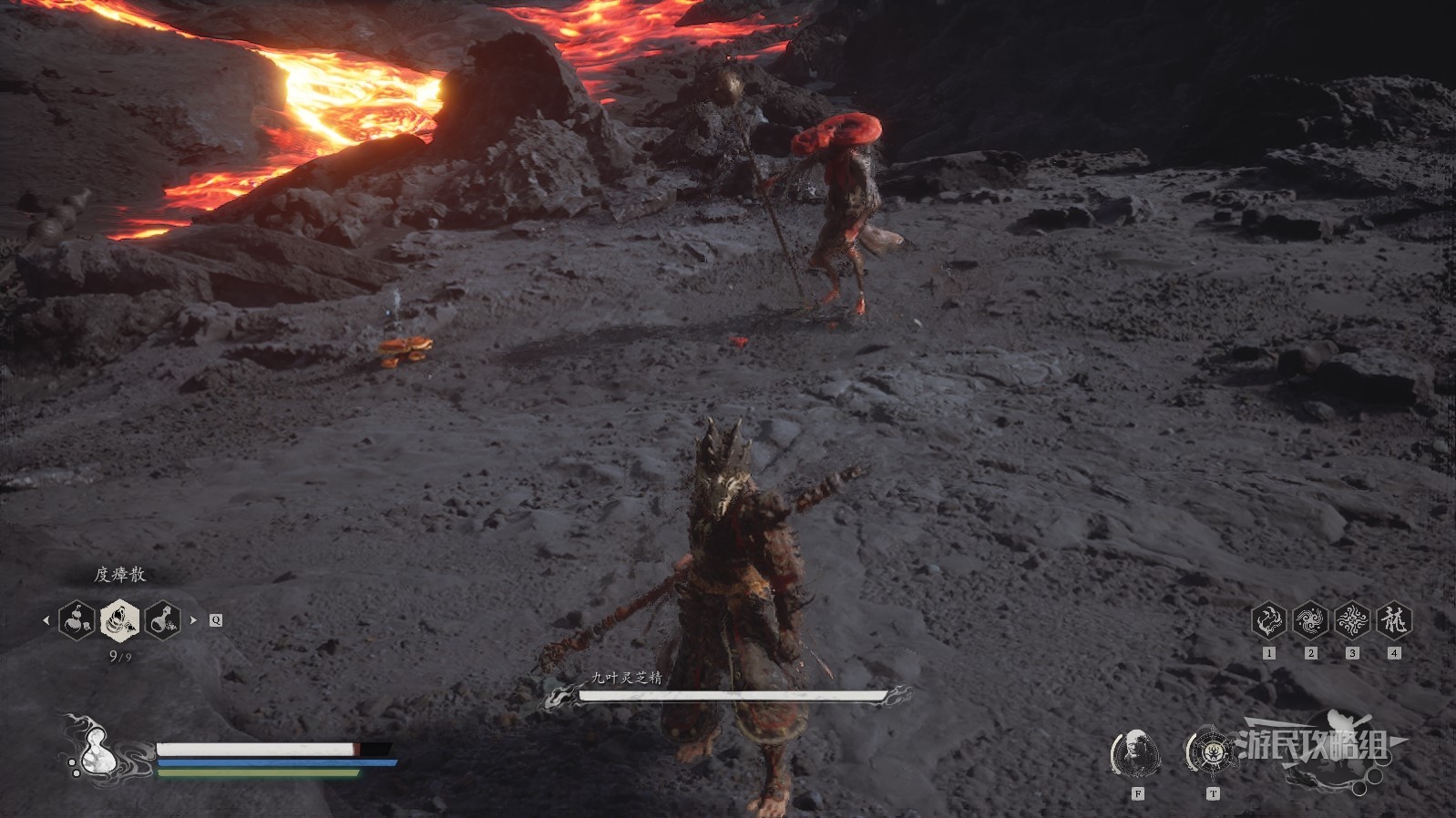The width and height of the screenshot is (1456, 818).
Task: Activate the fourth spell marked with the 龍 character
Action: click(x=1394, y=621)
